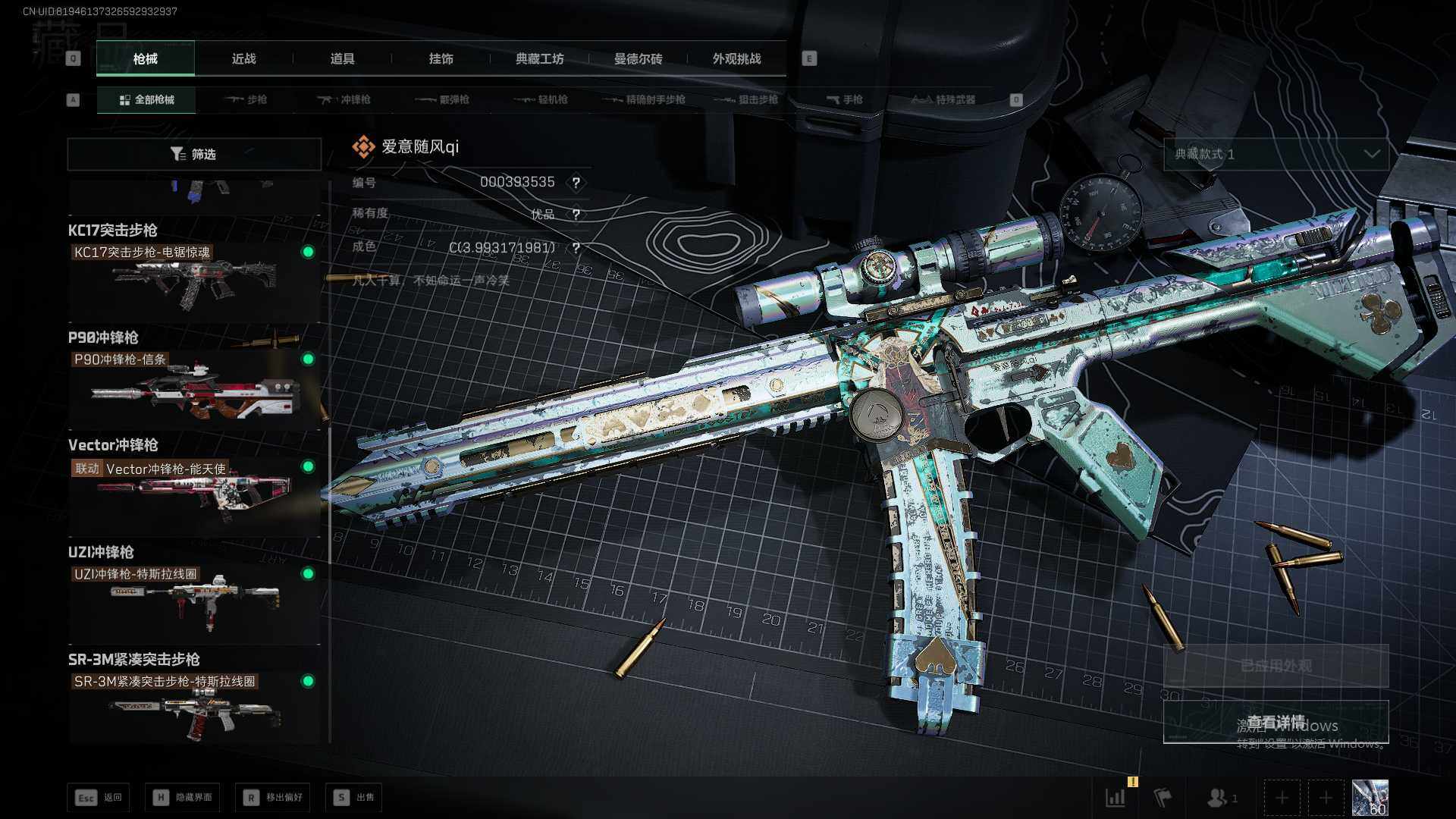Click the 查看详情 view details button

coord(1276,722)
